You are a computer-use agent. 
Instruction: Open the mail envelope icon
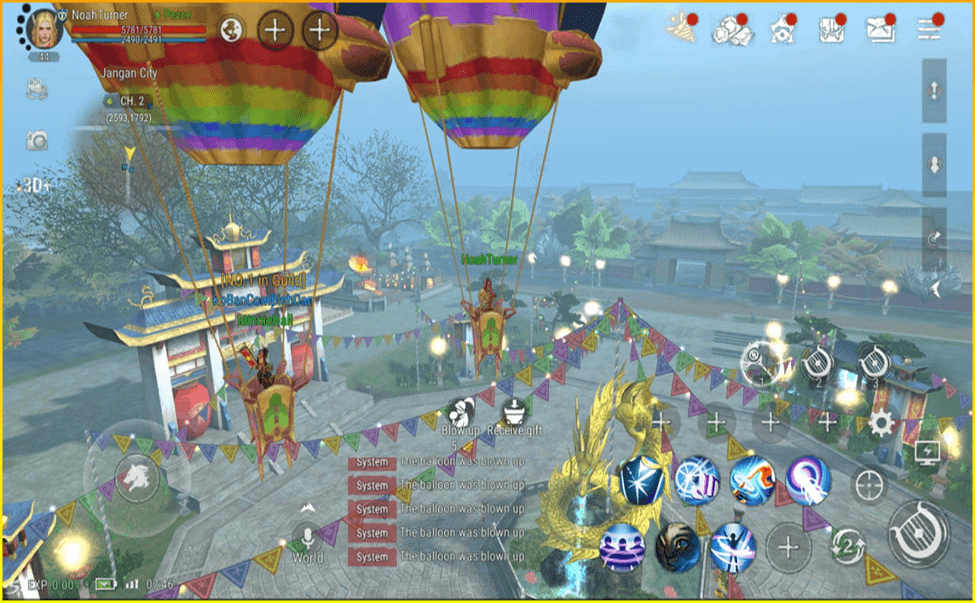879,29
